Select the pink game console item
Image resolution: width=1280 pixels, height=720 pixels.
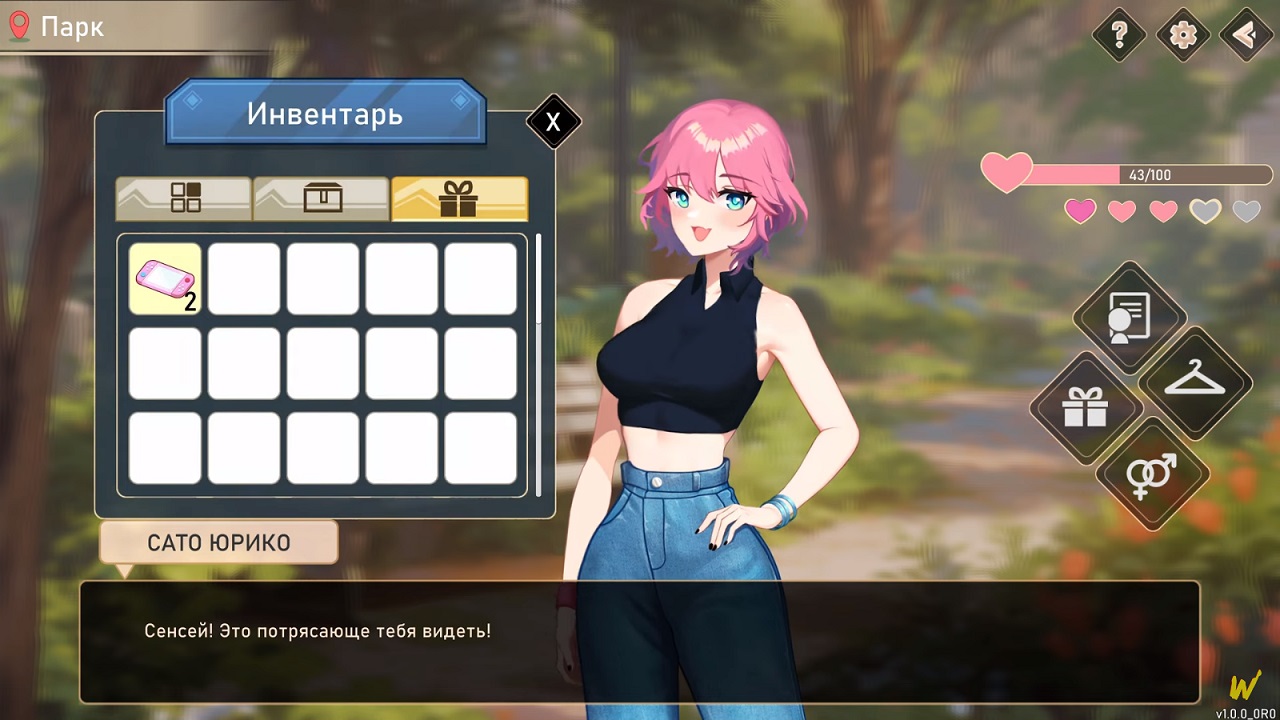165,279
